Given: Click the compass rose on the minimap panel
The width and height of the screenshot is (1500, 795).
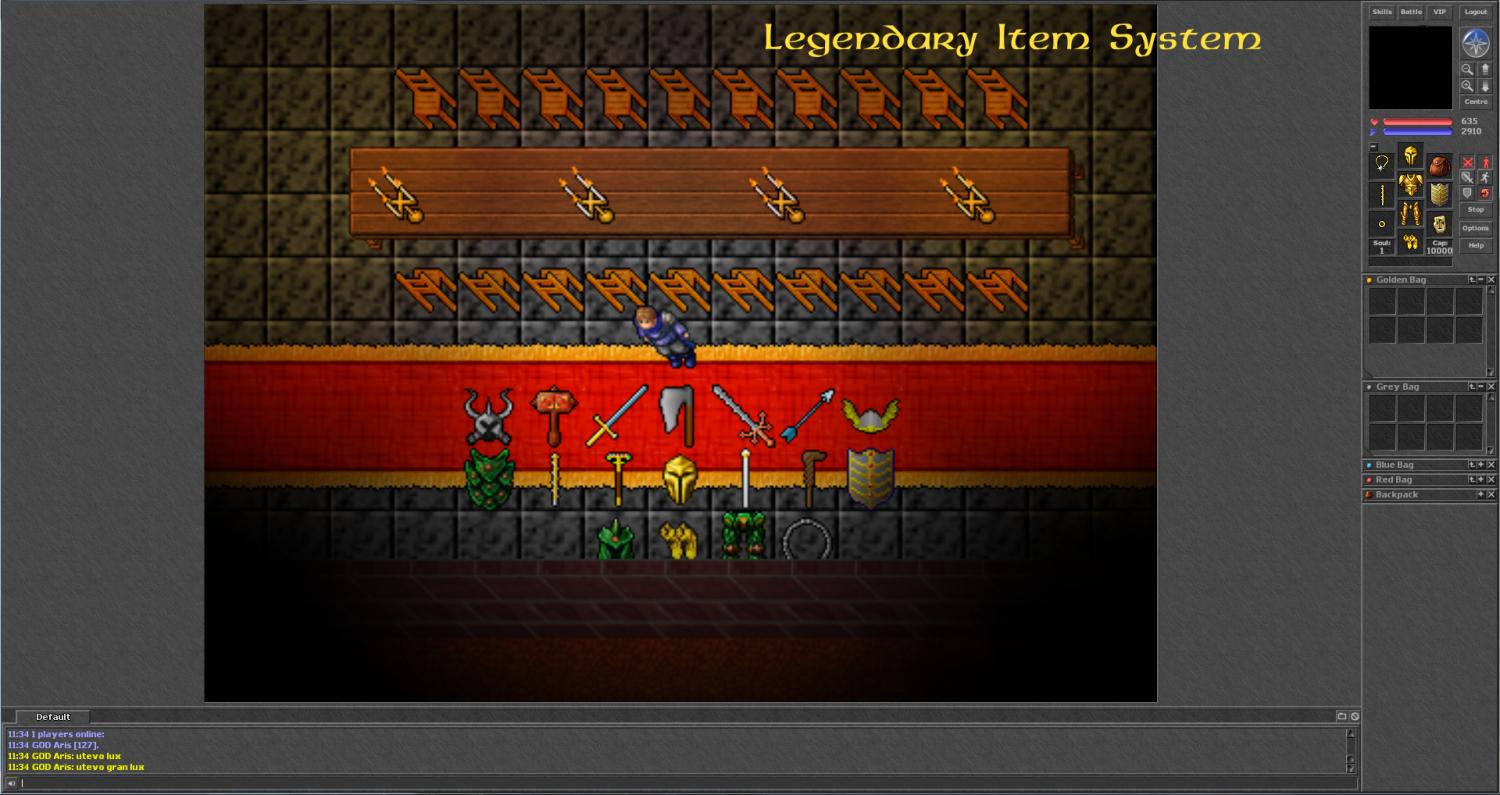Looking at the screenshot, I should 1476,42.
